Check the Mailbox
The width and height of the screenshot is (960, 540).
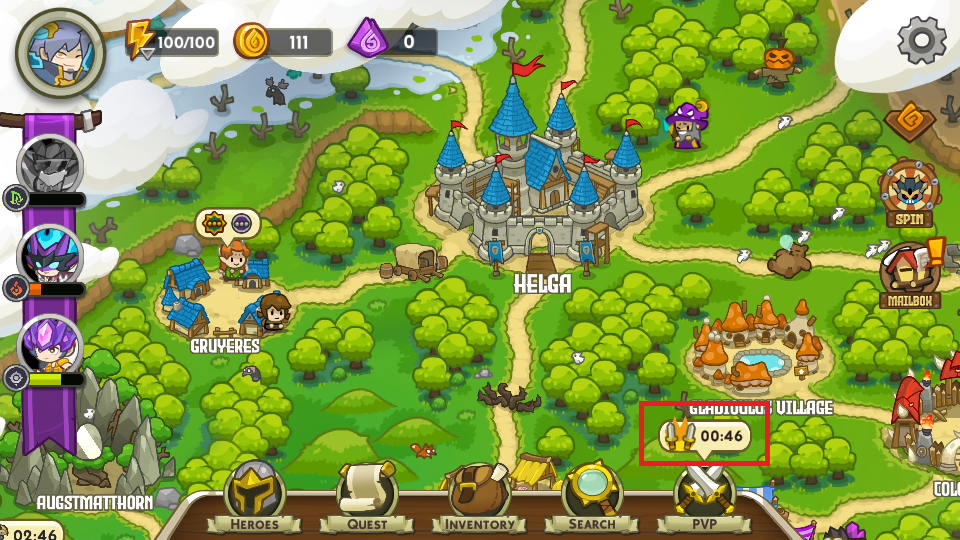coord(910,273)
